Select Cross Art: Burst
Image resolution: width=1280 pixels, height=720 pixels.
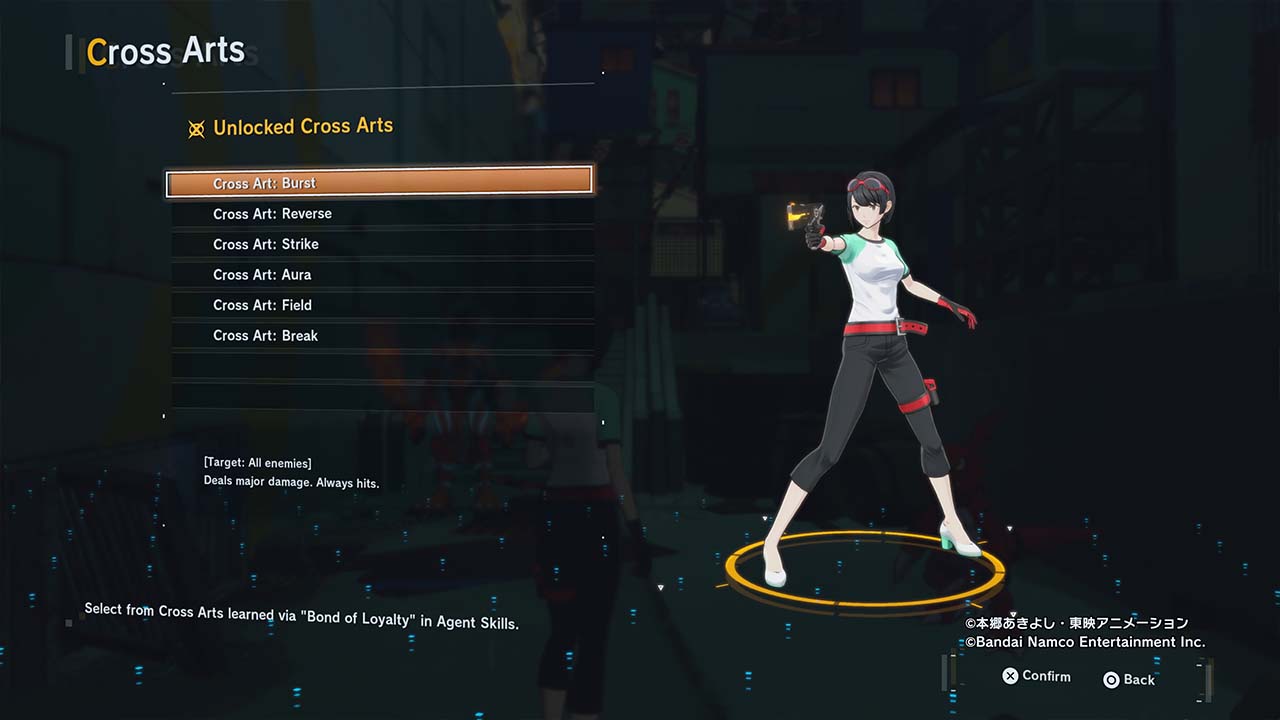(380, 183)
